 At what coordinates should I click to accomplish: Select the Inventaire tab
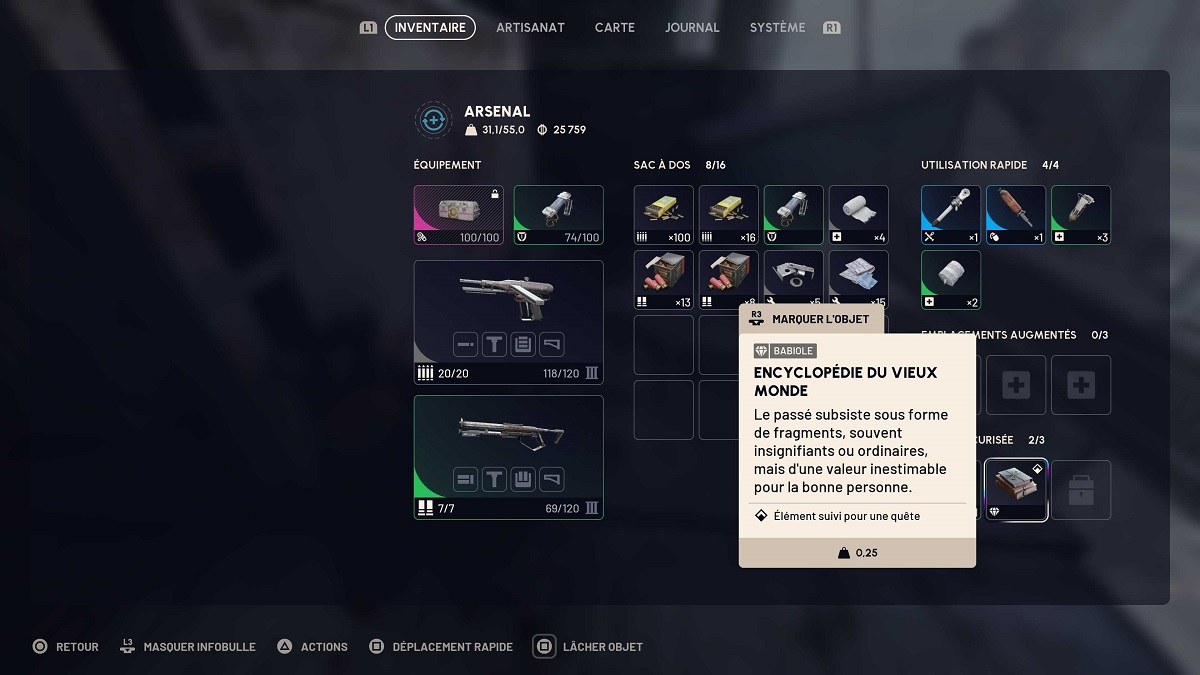point(430,28)
